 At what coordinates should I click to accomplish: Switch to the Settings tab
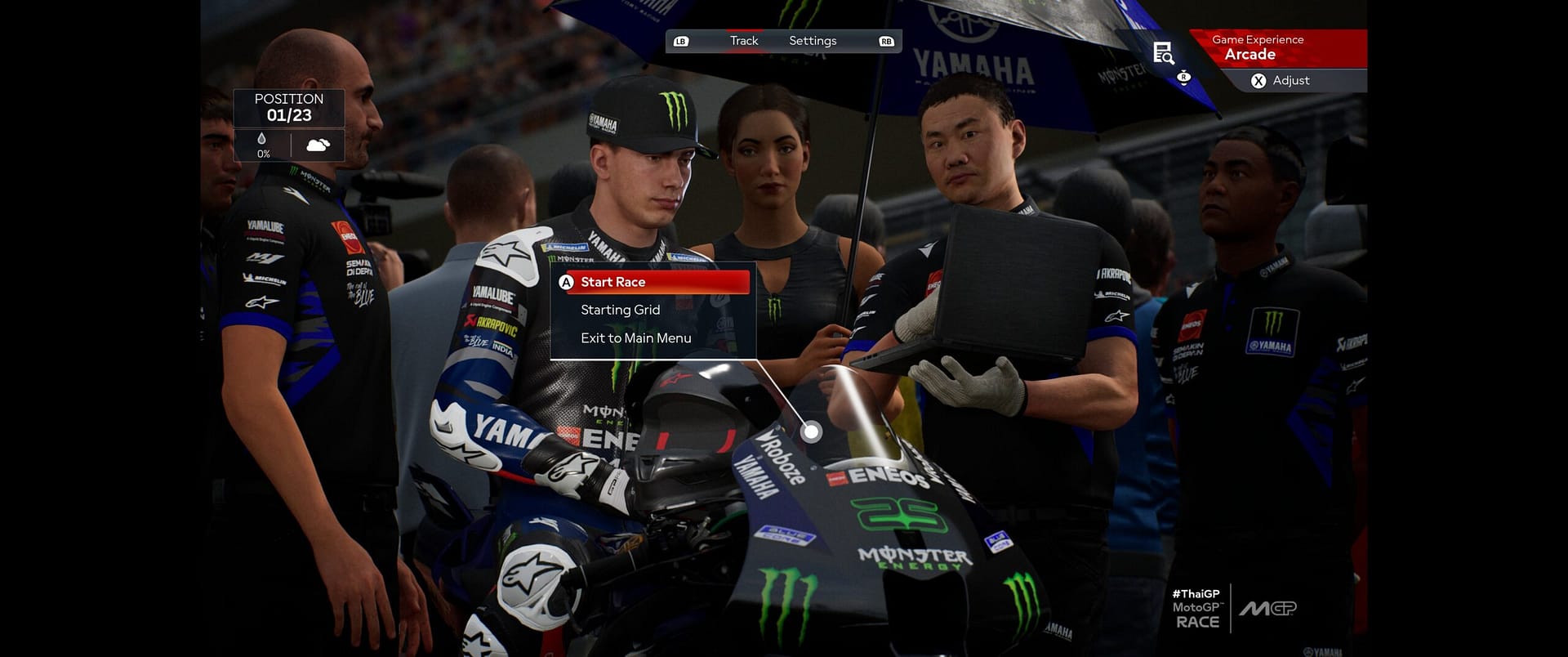[813, 40]
